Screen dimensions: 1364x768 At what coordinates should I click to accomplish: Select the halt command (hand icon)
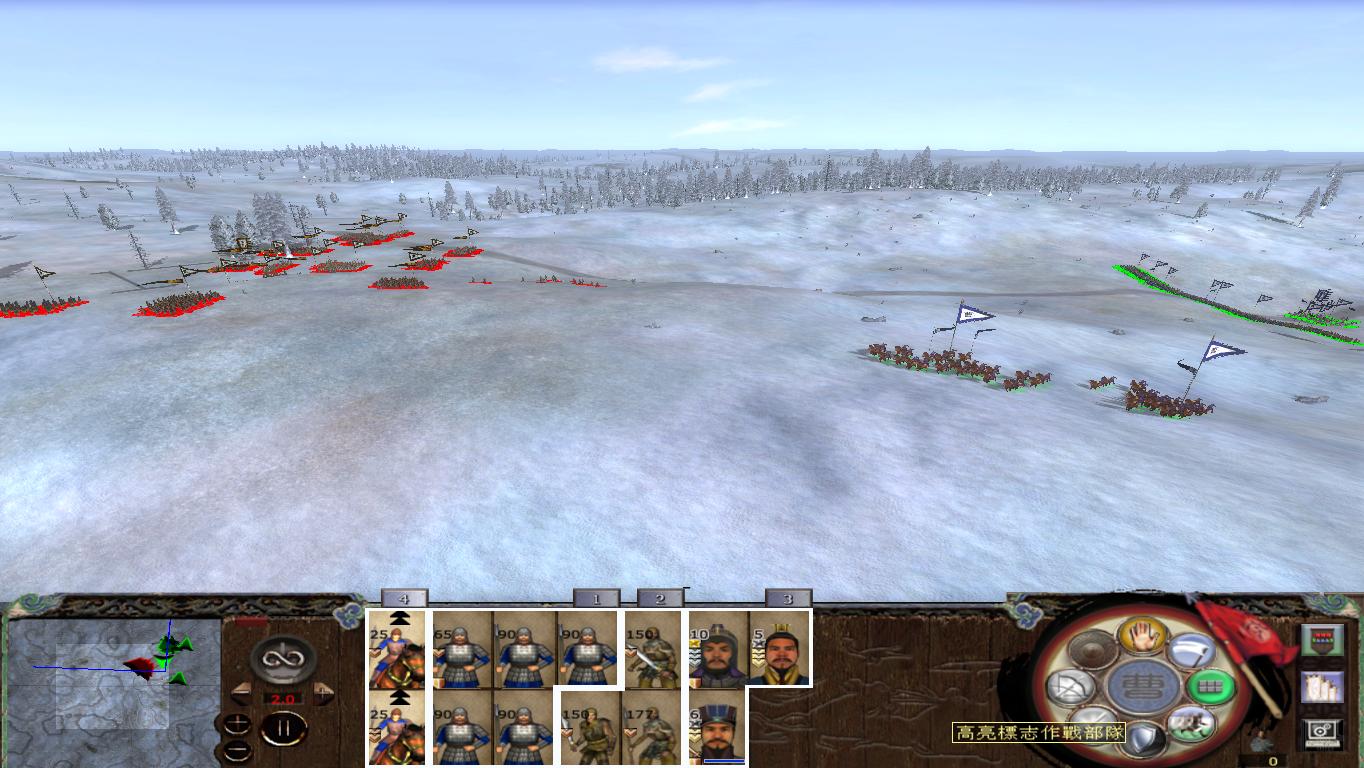[1141, 637]
